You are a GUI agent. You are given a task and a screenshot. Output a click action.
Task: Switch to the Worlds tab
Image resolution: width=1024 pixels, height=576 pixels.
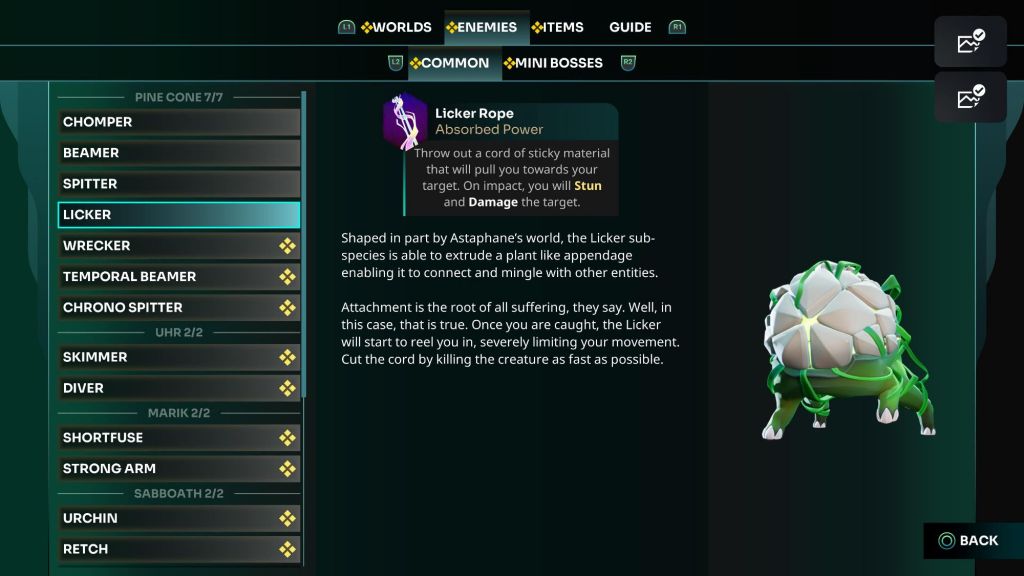pos(397,27)
